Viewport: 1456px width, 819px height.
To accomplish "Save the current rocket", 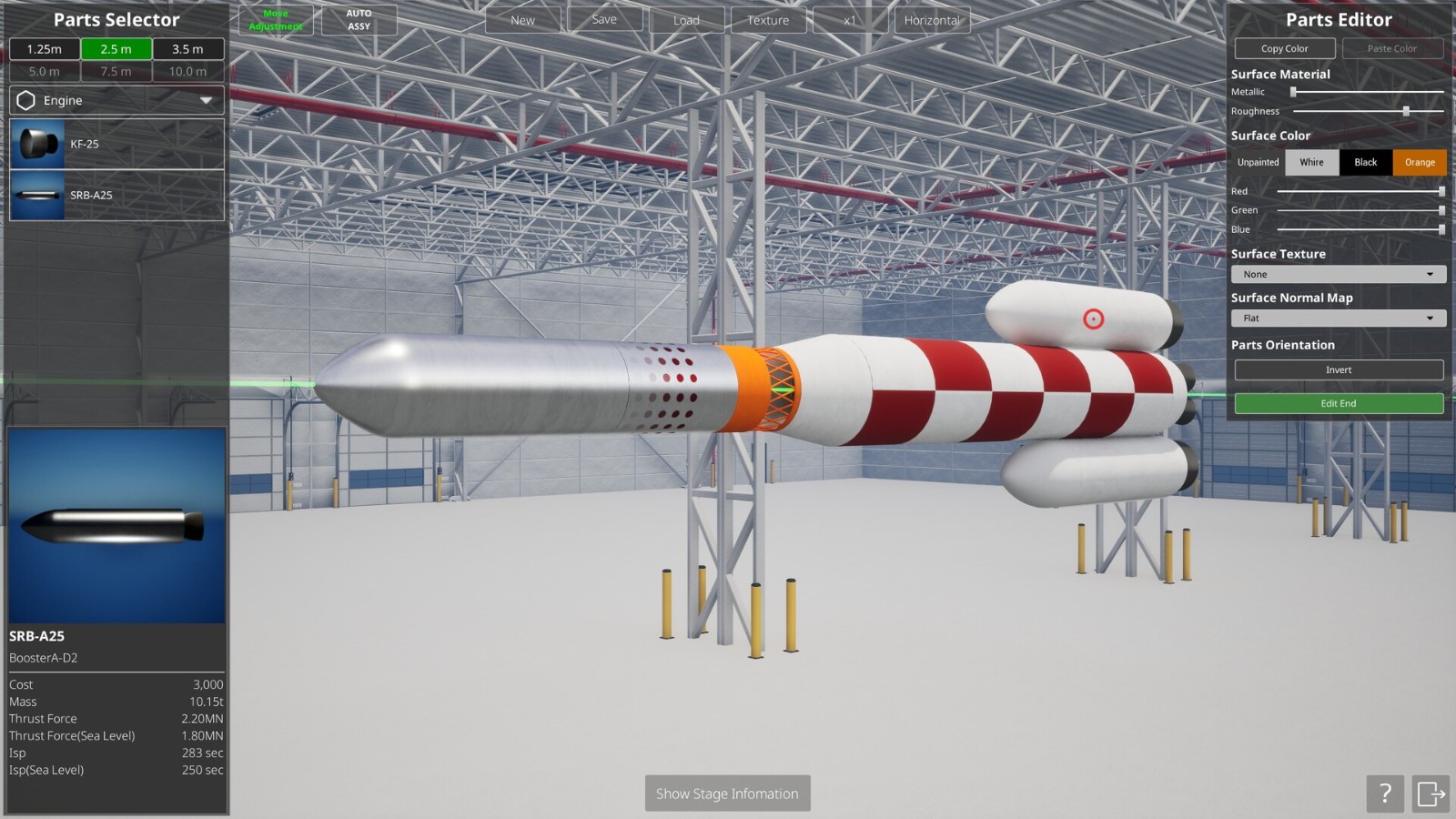I will pyautogui.click(x=604, y=19).
